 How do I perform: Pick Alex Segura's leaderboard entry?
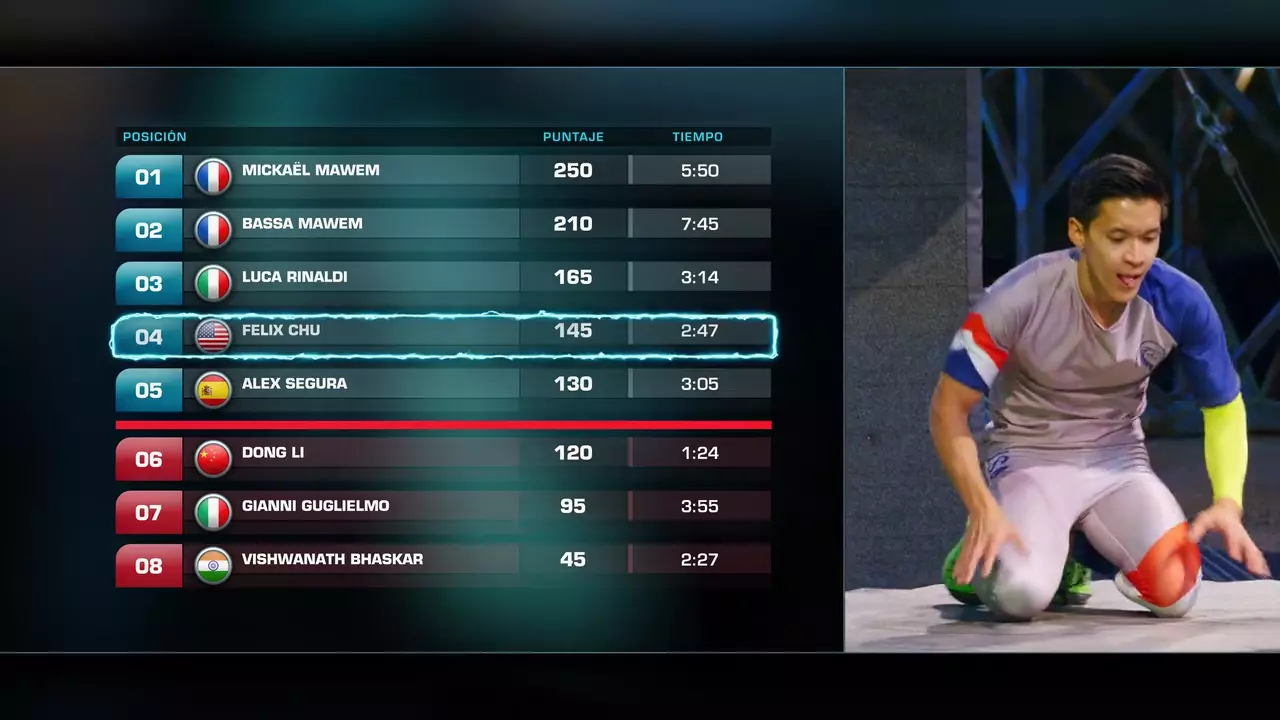[443, 384]
